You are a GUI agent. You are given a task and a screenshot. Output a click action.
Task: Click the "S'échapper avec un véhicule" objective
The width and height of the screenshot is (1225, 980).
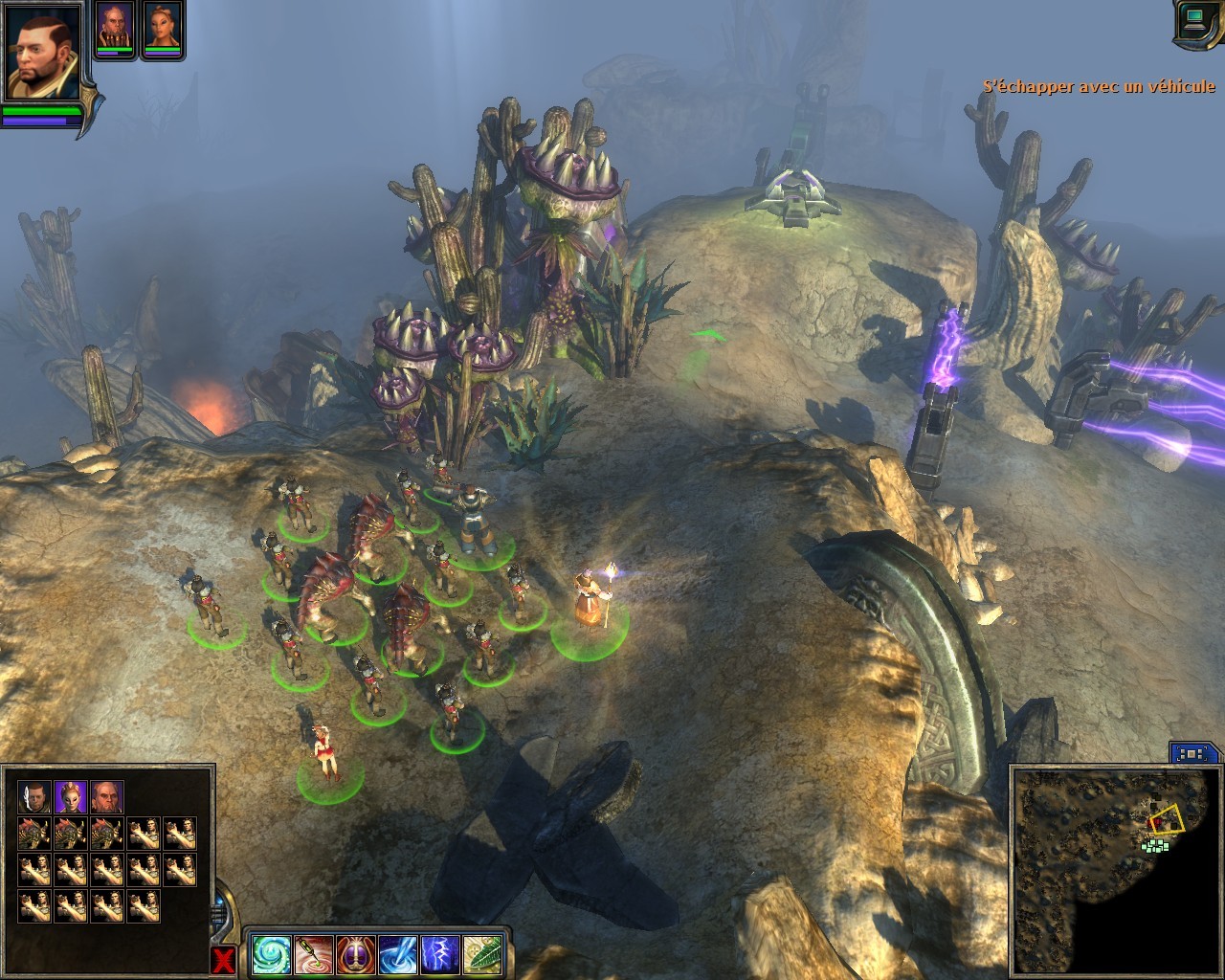(1100, 86)
